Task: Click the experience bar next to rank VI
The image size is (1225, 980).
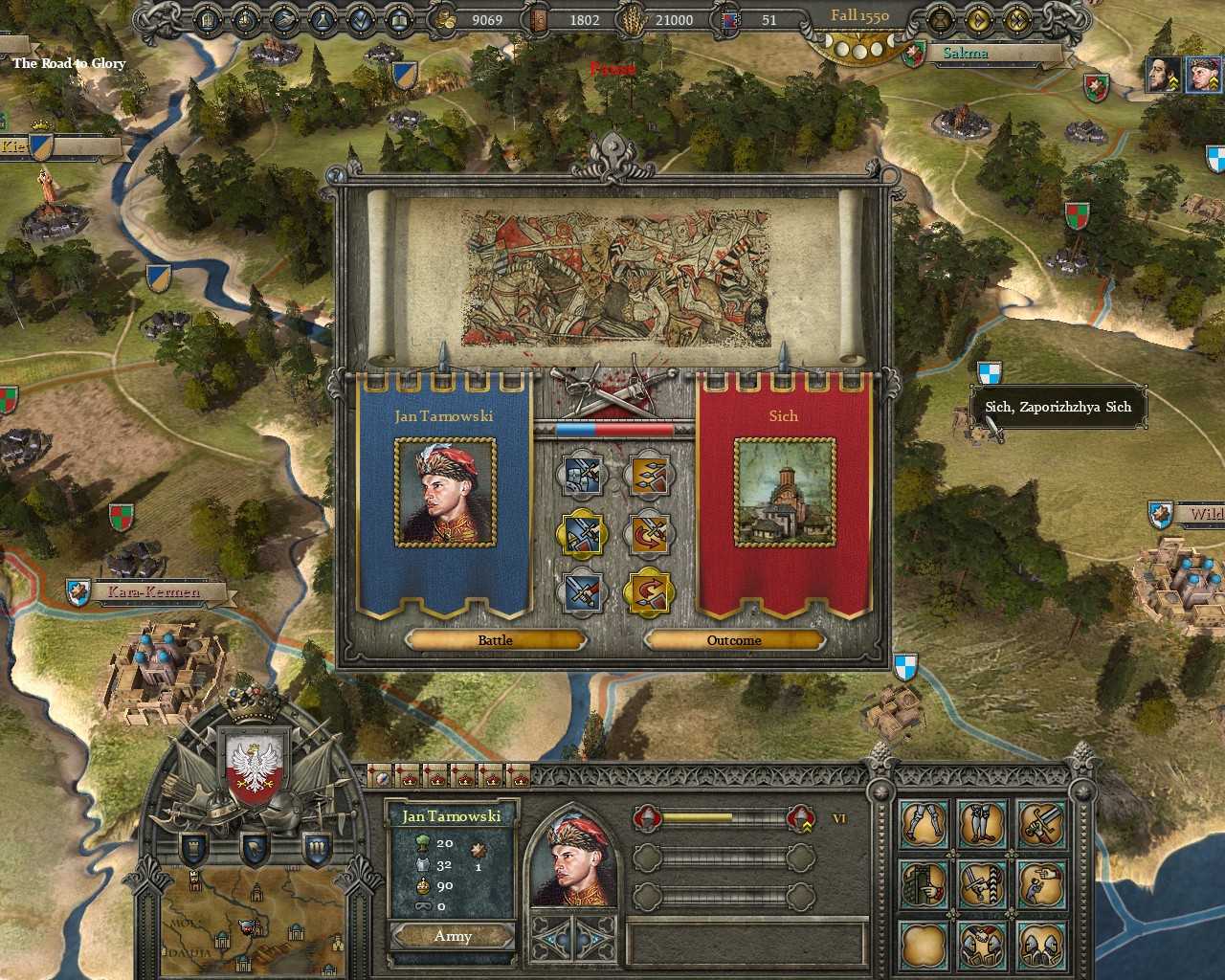Action: coord(723,818)
